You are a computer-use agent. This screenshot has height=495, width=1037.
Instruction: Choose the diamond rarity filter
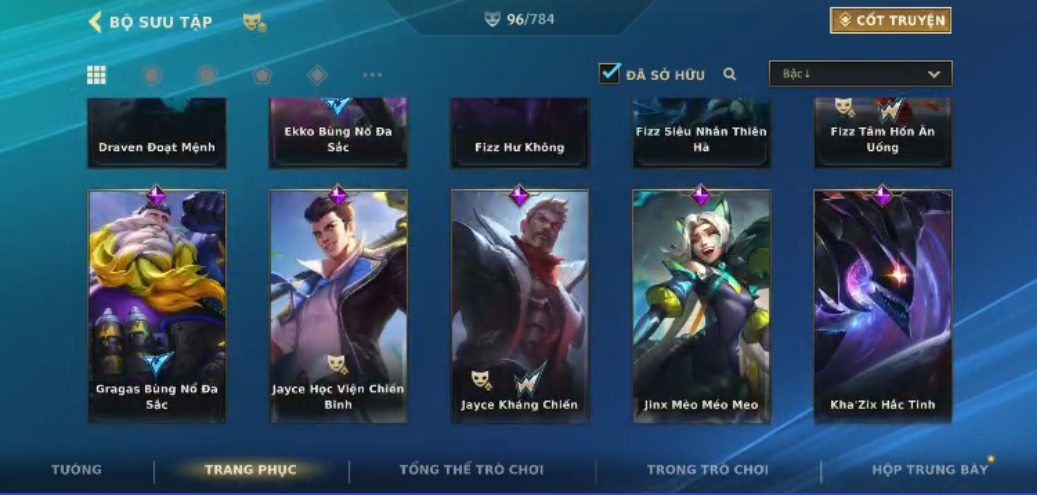(x=317, y=75)
